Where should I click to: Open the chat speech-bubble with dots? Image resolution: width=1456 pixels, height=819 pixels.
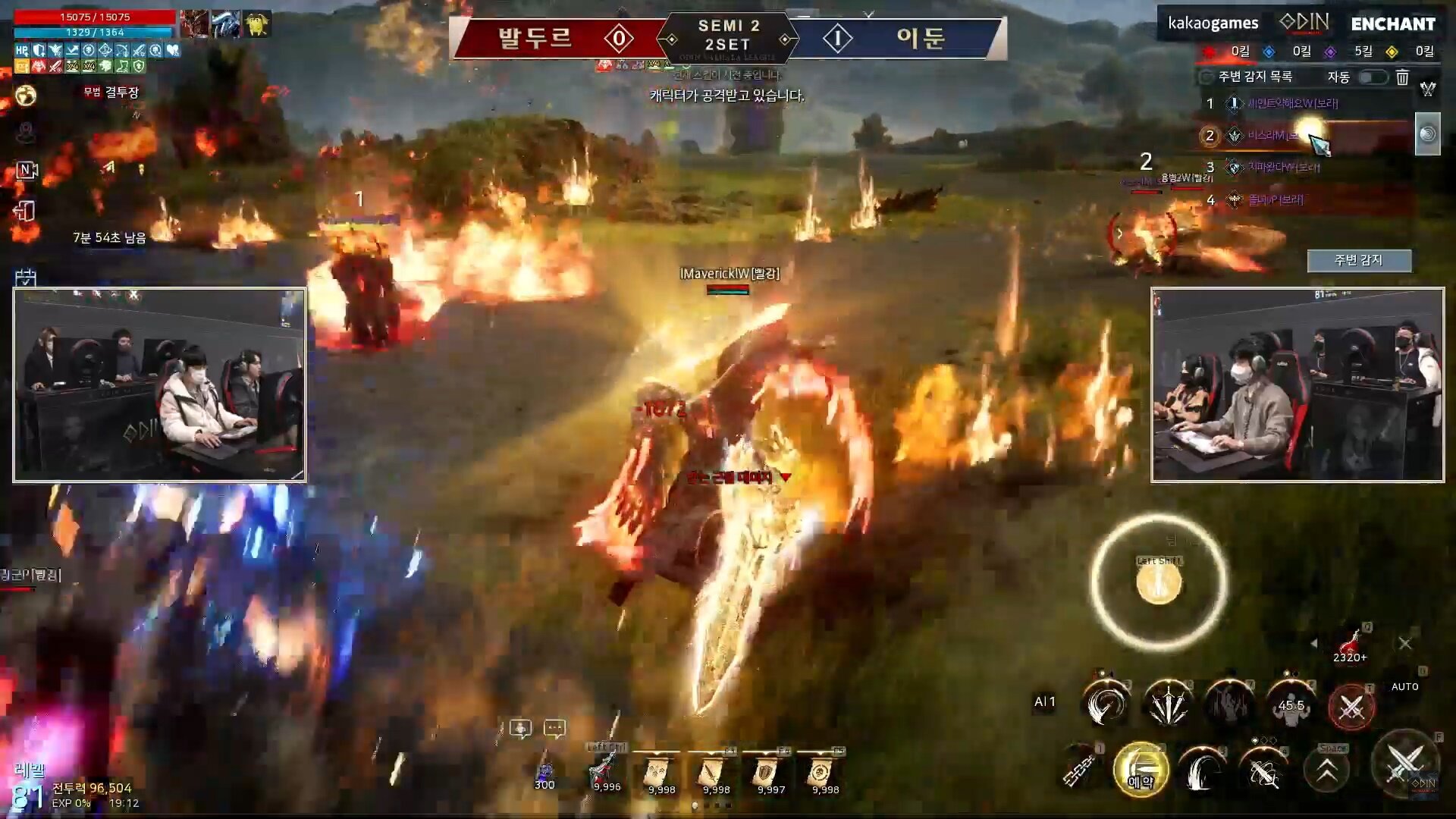(x=554, y=729)
